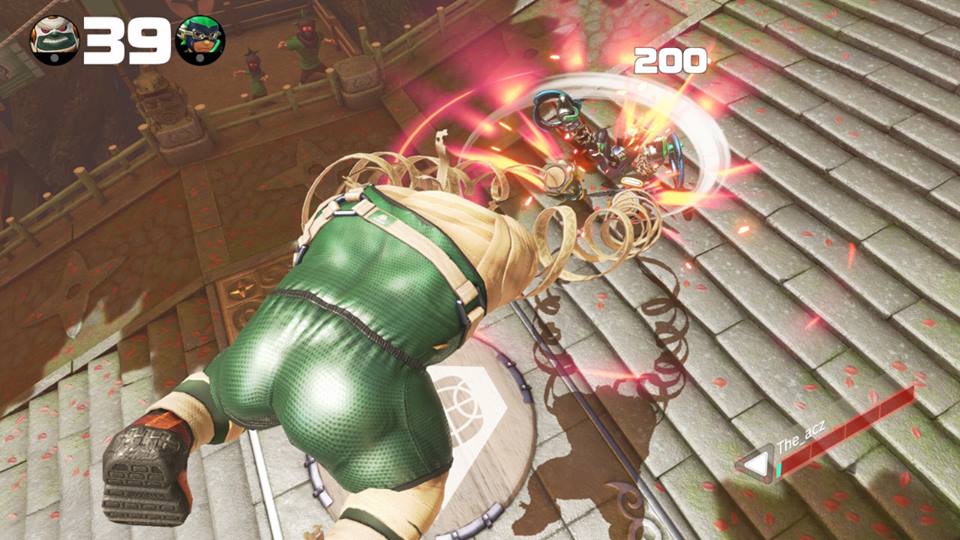Click the triangle icon beside The_acz
Screen dimensions: 960x540
[757, 463]
